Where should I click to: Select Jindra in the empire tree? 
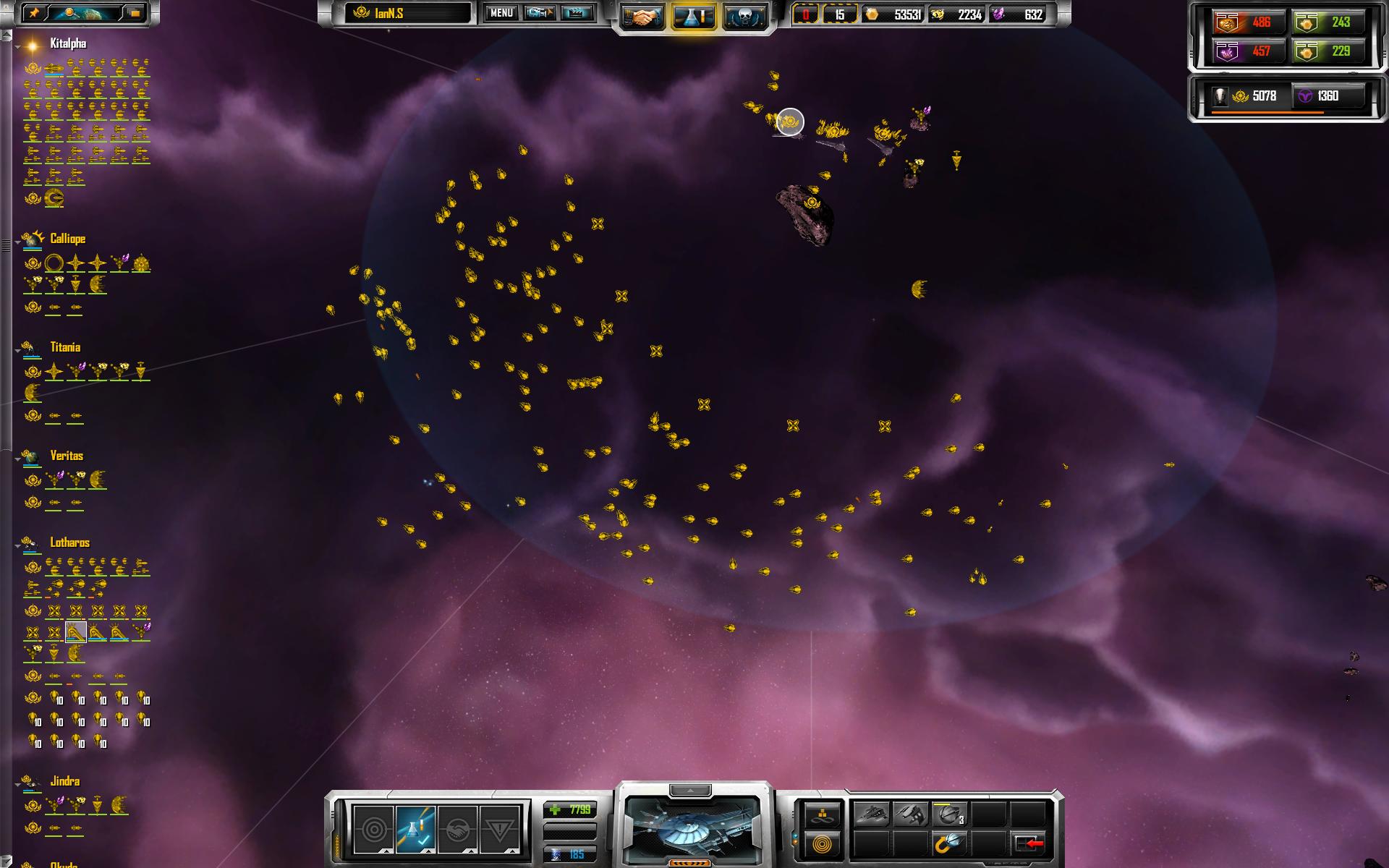coord(64,781)
